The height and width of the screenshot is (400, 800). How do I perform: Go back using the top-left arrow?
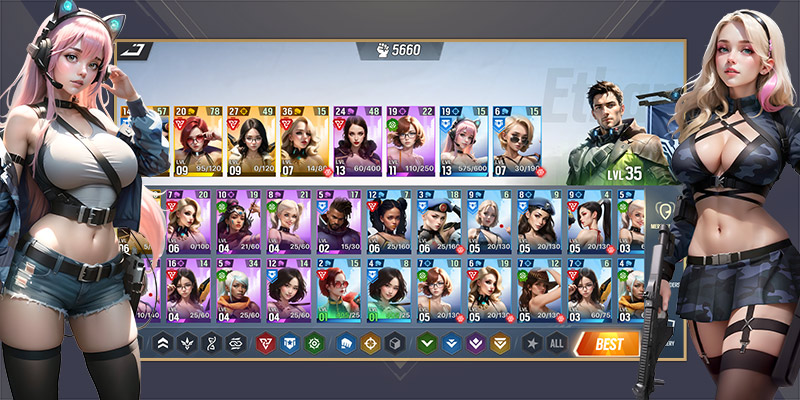[x=132, y=50]
